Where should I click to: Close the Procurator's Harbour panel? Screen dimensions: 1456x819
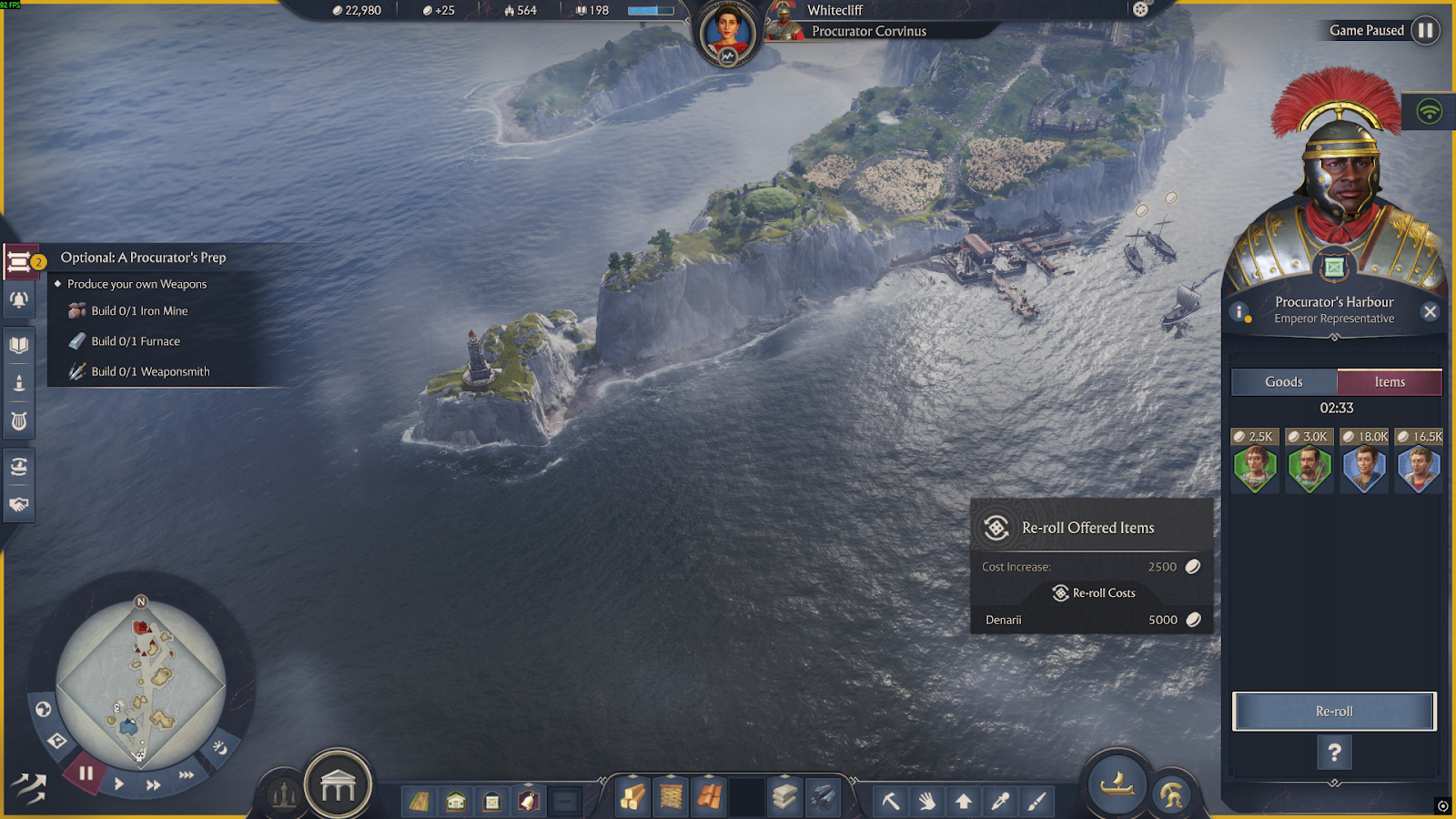(x=1431, y=312)
